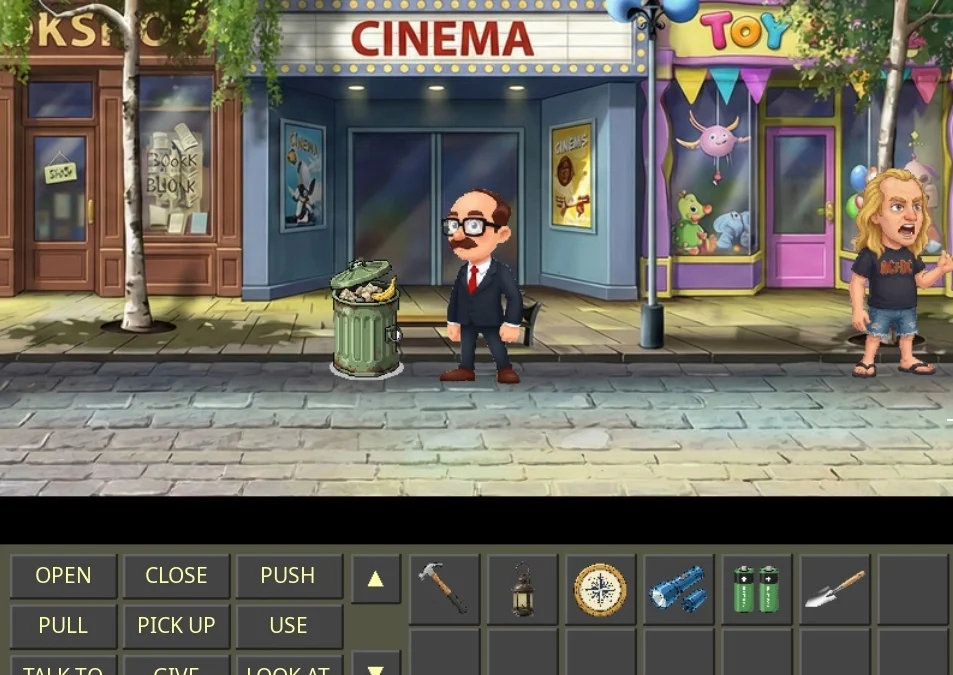Viewport: 953px width, 675px height.
Task: Choose the GIVE verb
Action: coord(176,667)
